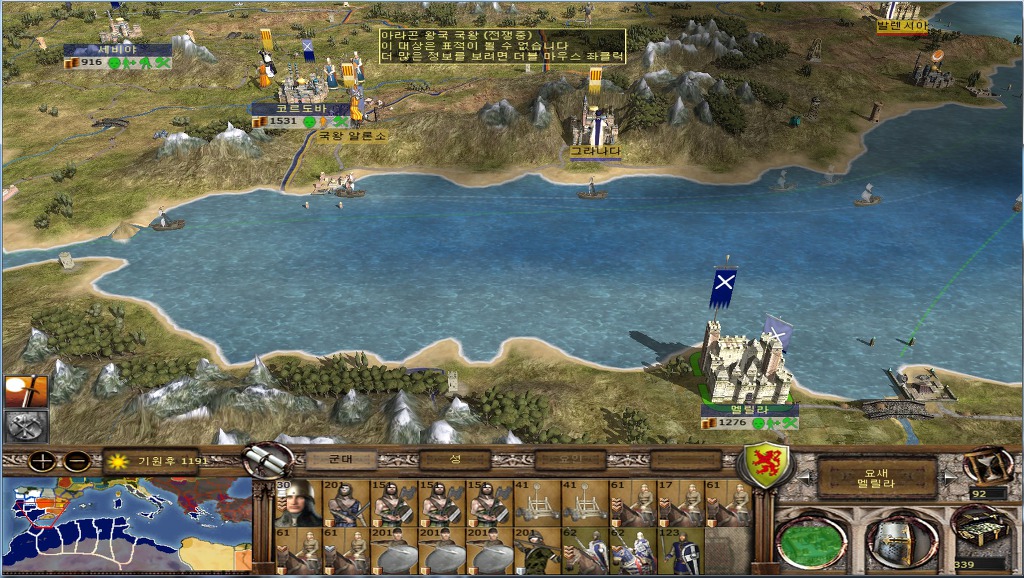
Task: Select the general's portrait unit card
Action: click(295, 503)
